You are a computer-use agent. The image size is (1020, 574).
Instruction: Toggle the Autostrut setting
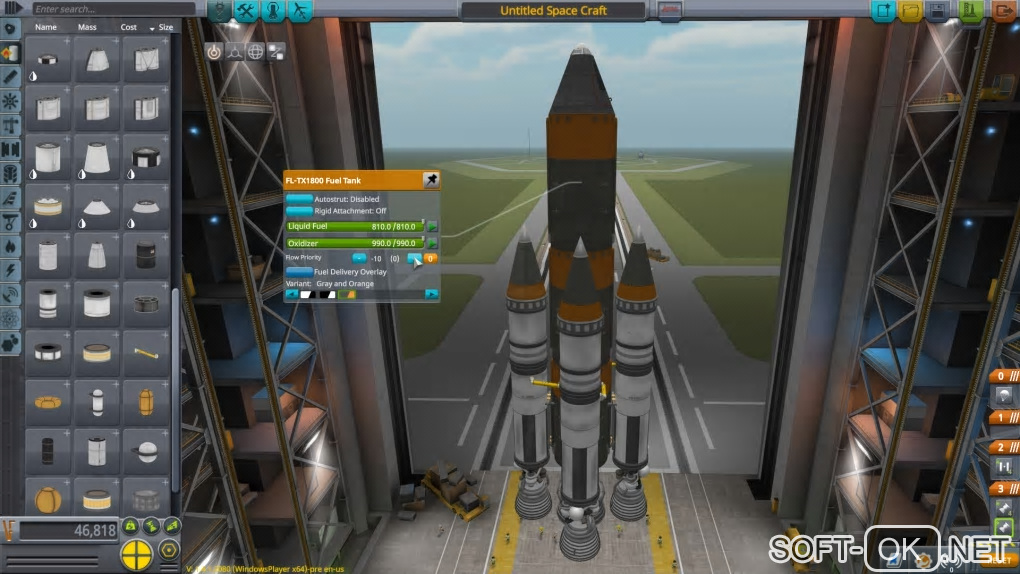tap(298, 199)
